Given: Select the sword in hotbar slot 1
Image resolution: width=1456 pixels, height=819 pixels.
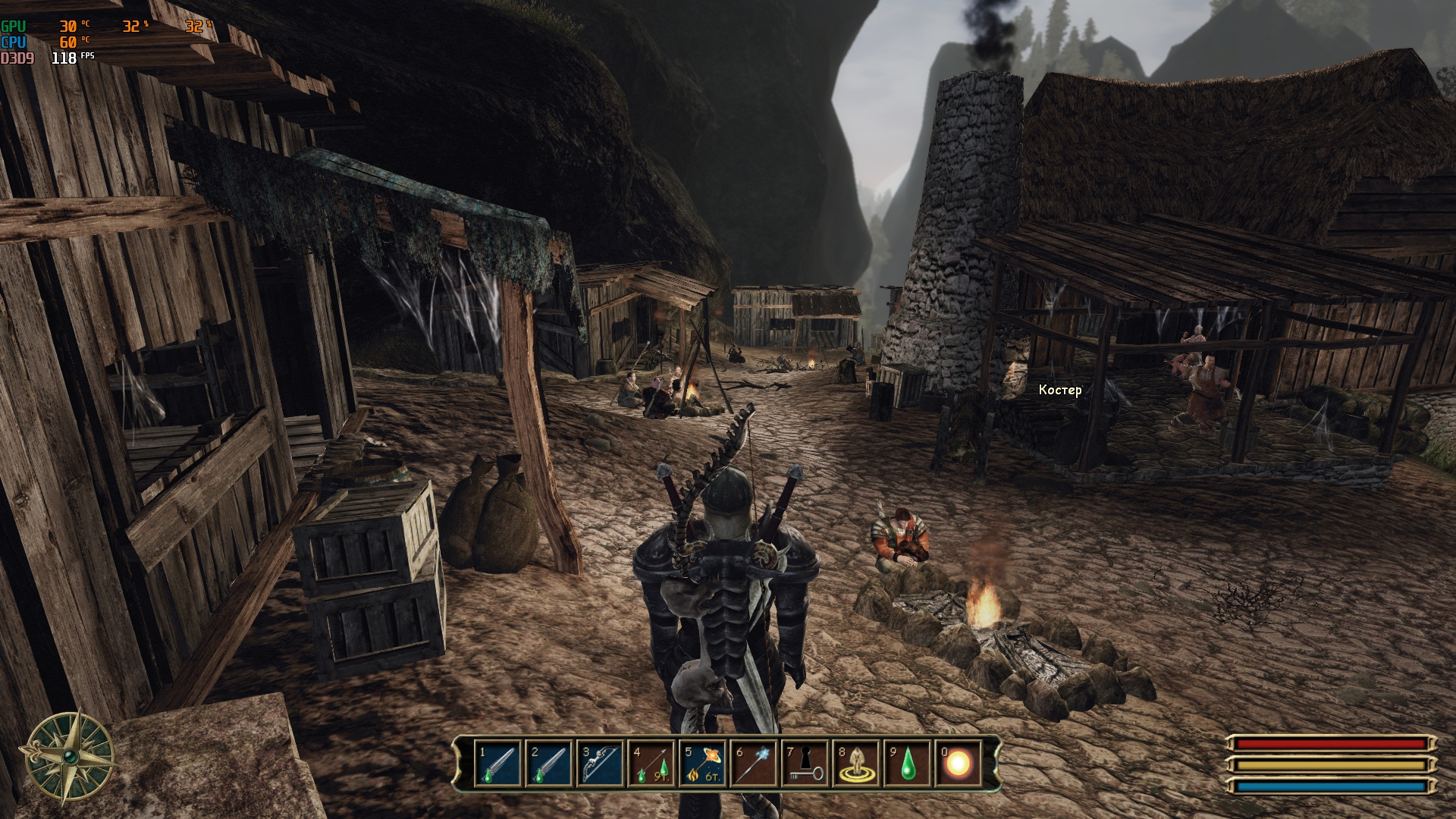Looking at the screenshot, I should [x=498, y=763].
